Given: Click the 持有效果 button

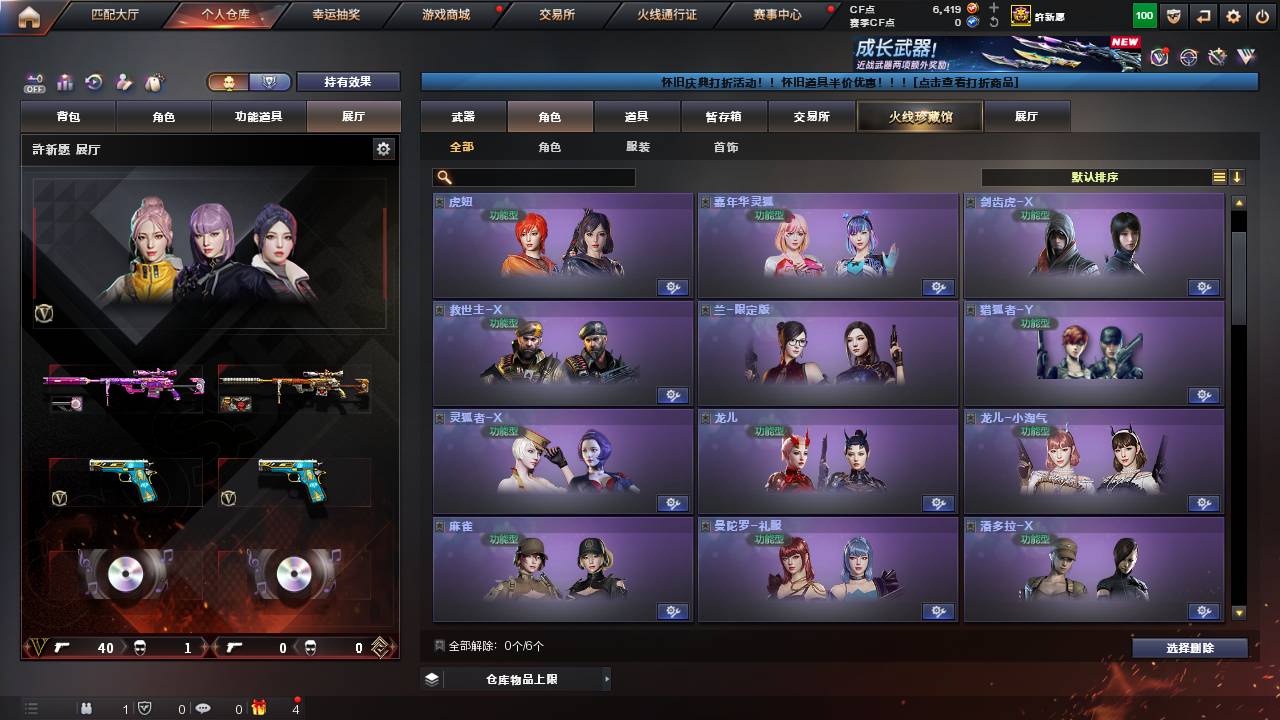Looking at the screenshot, I should (x=348, y=82).
